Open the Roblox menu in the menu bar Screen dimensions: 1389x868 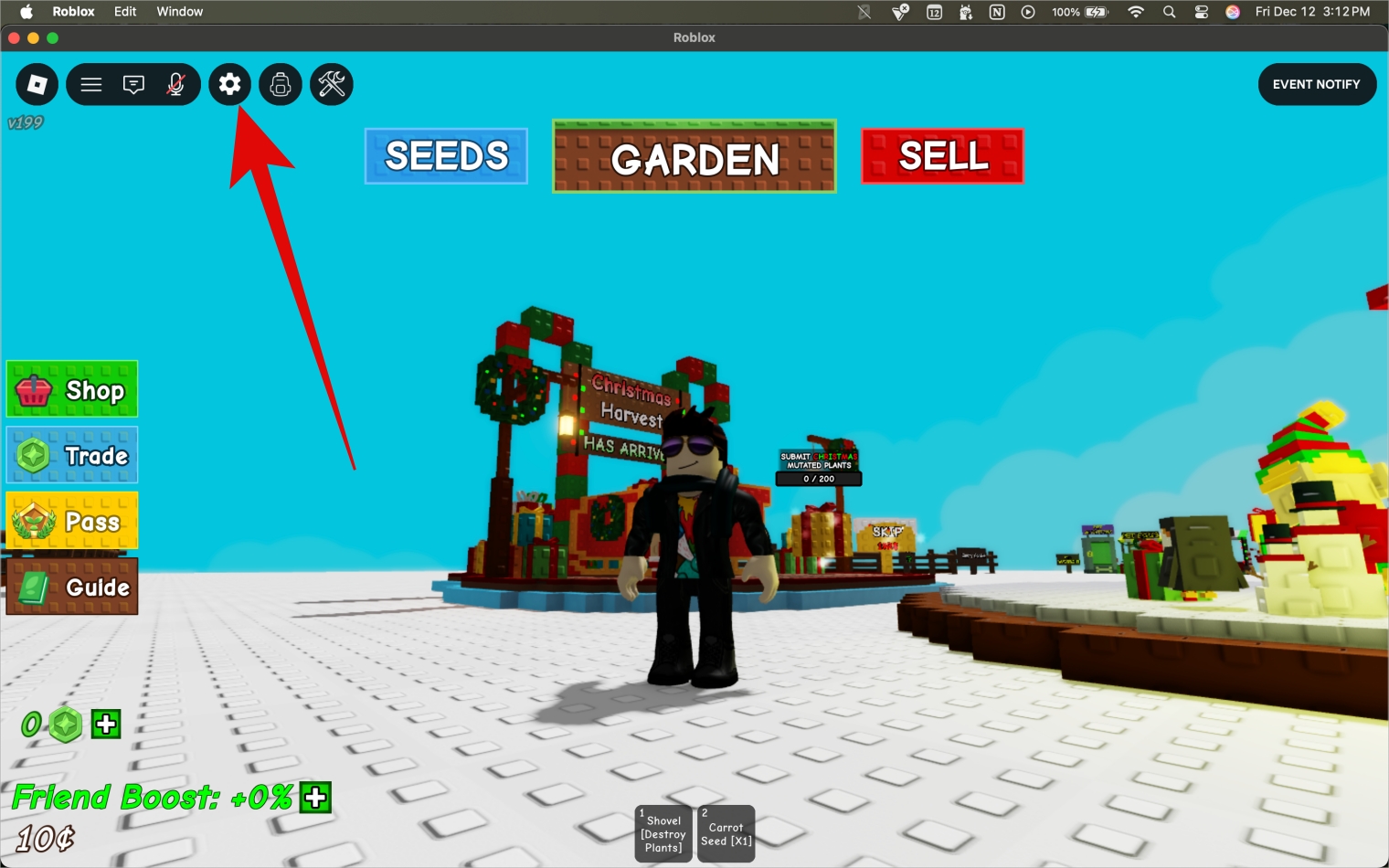[x=73, y=11]
